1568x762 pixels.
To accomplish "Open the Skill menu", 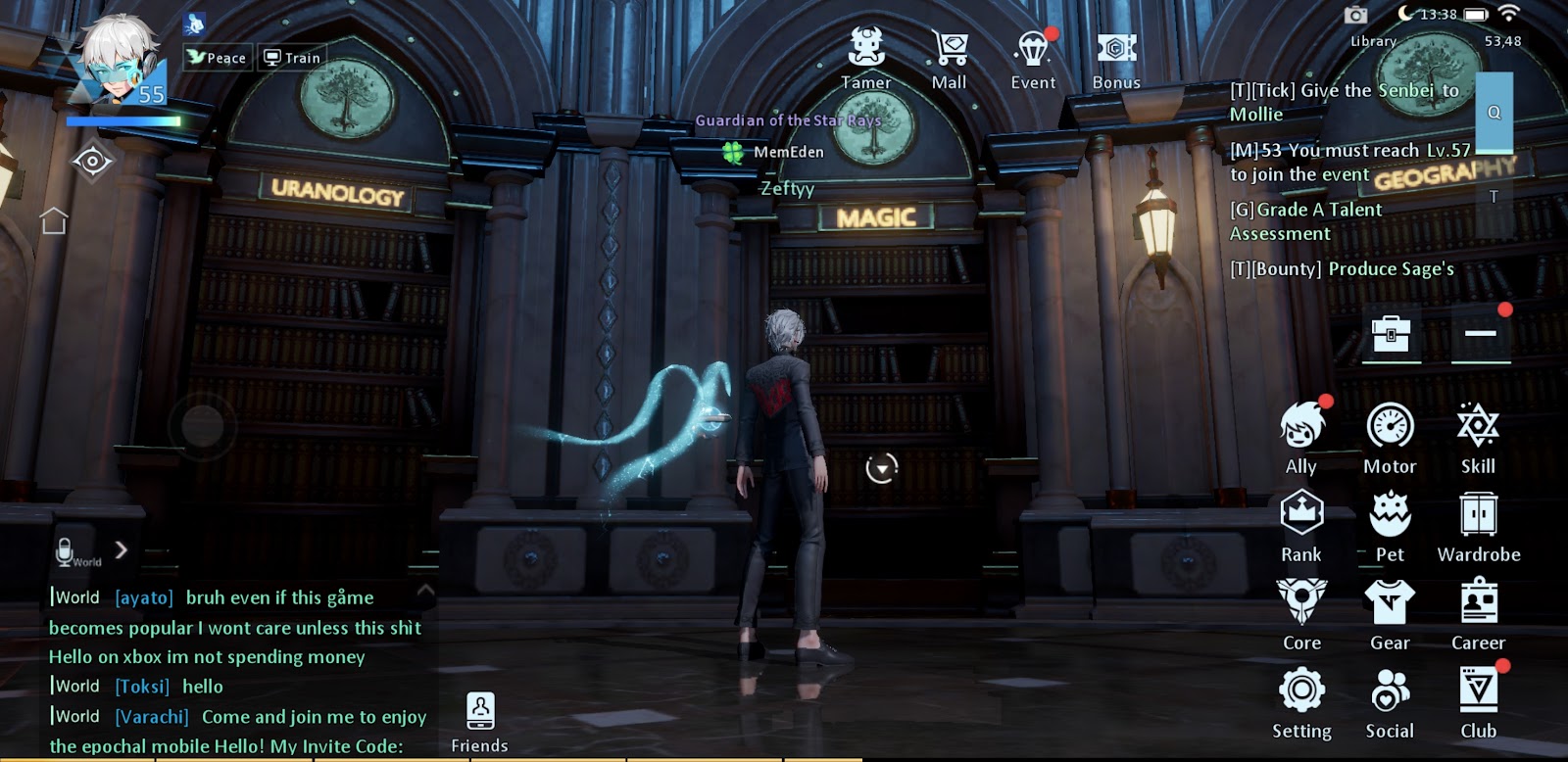I will tap(1478, 437).
